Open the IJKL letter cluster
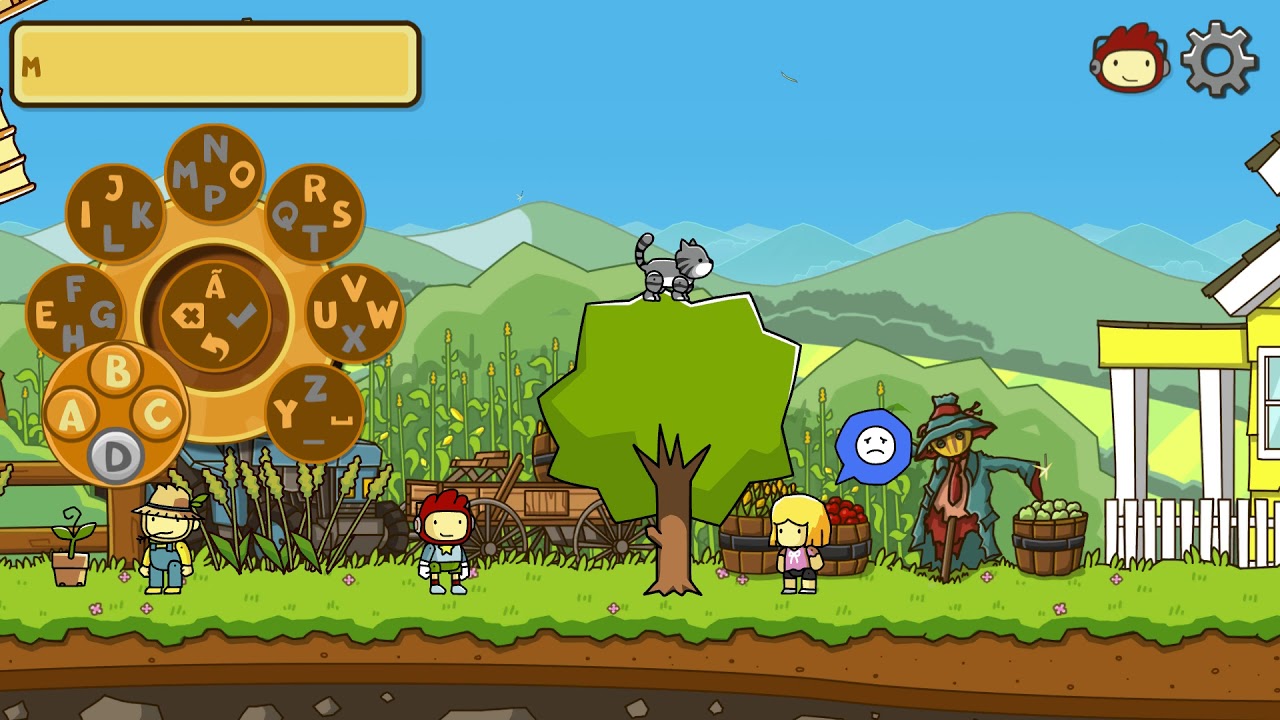 tap(115, 213)
